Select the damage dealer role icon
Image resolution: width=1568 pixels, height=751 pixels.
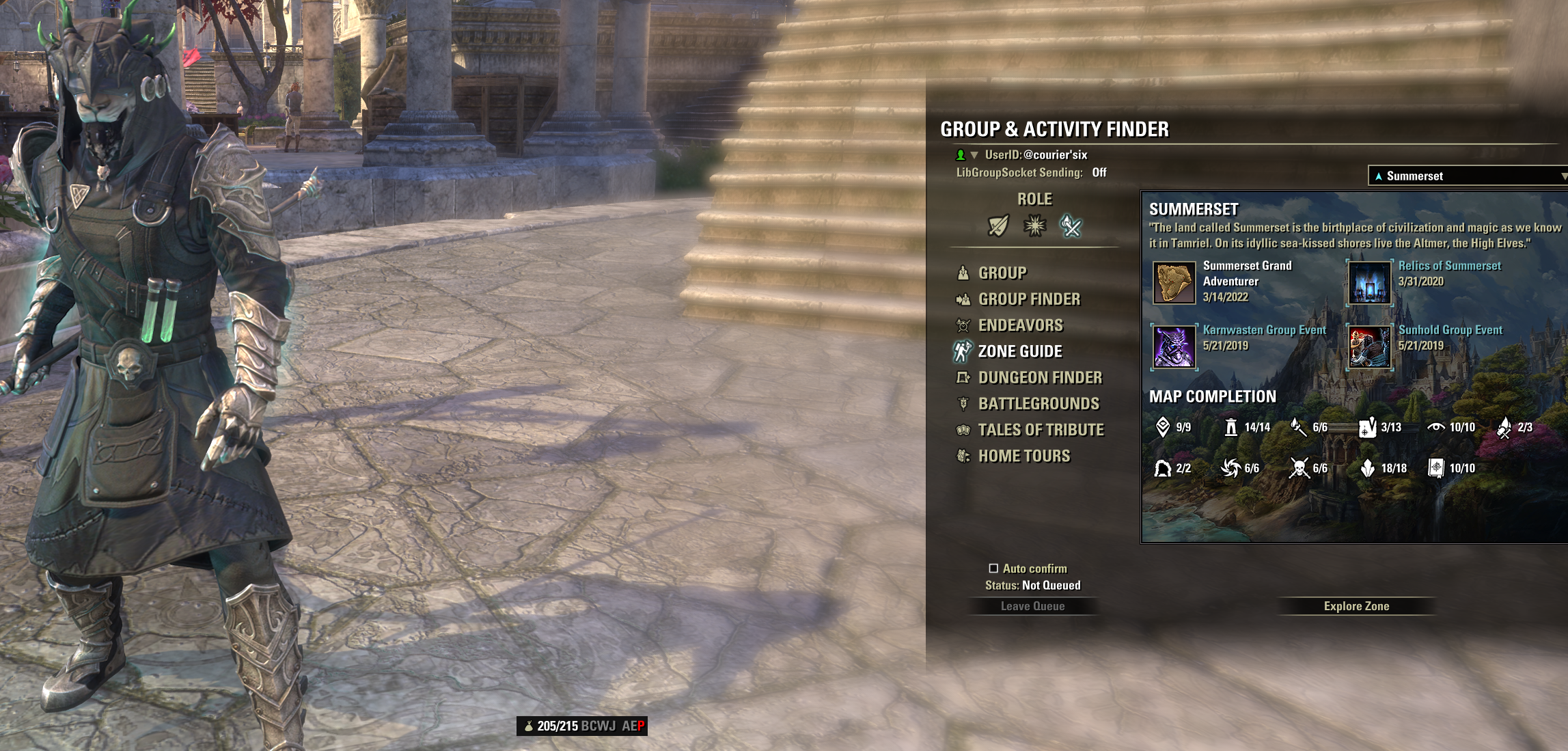pyautogui.click(x=1071, y=226)
